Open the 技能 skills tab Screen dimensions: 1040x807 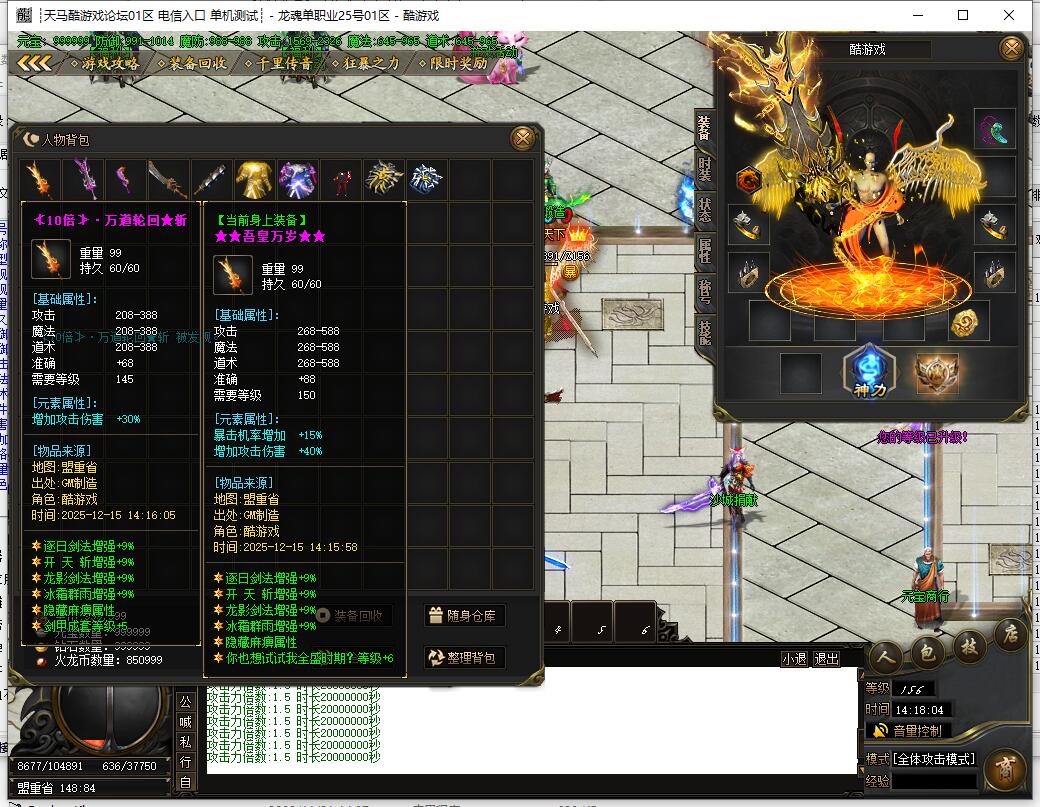tap(705, 332)
